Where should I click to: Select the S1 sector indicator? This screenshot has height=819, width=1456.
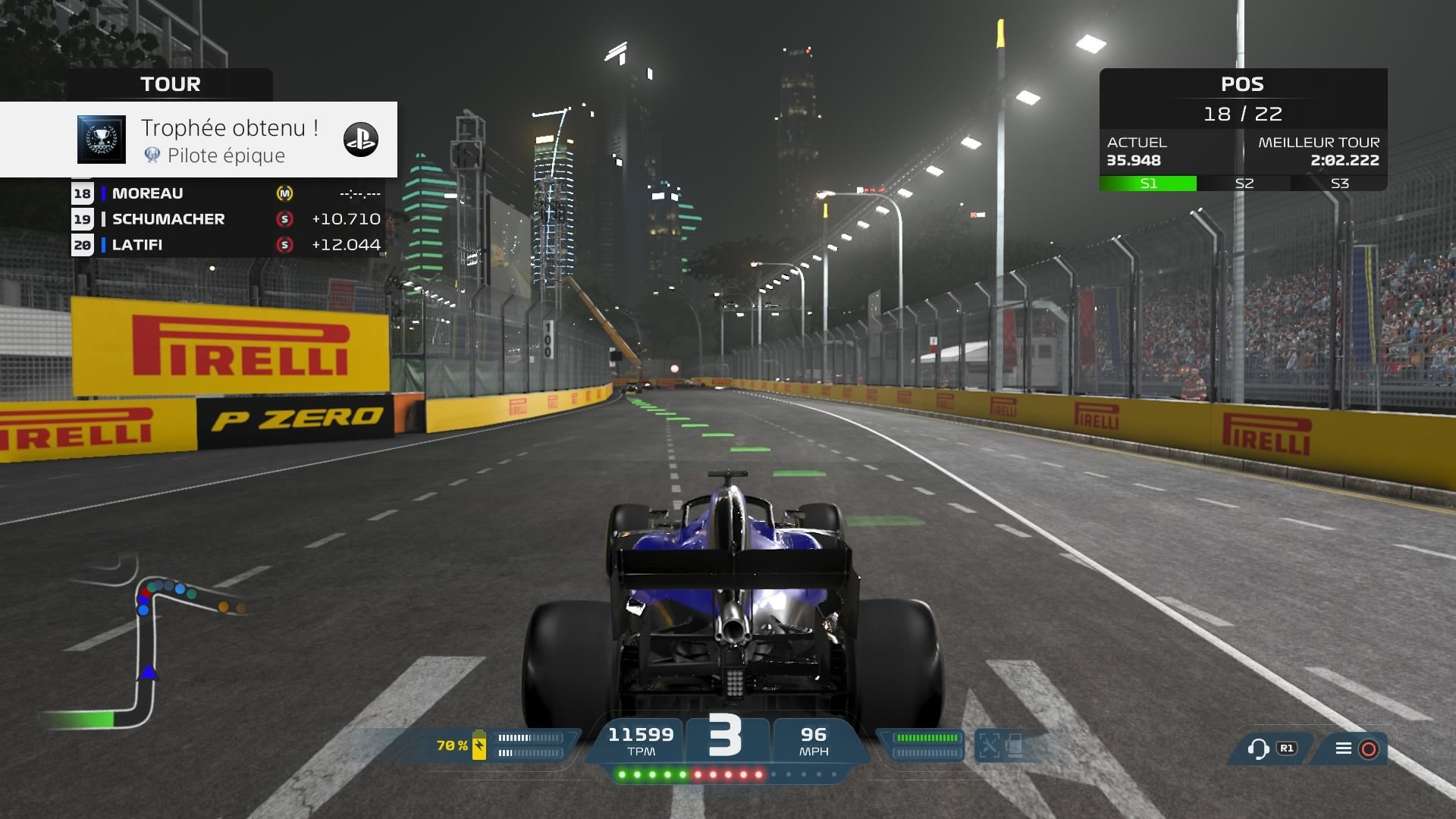coord(1148,184)
